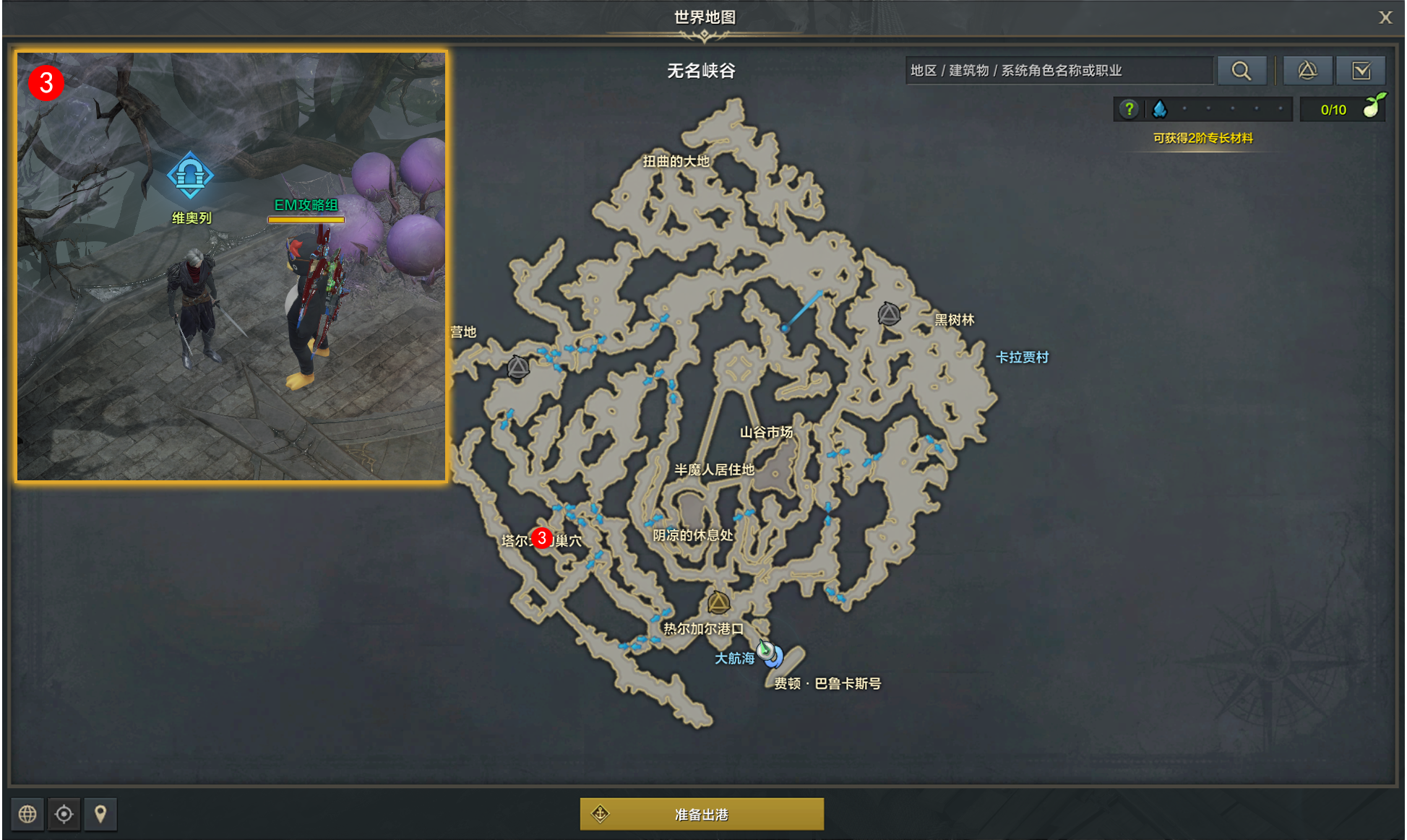Click the map search text field
Image resolution: width=1407 pixels, height=840 pixels.
pyautogui.click(x=1059, y=70)
